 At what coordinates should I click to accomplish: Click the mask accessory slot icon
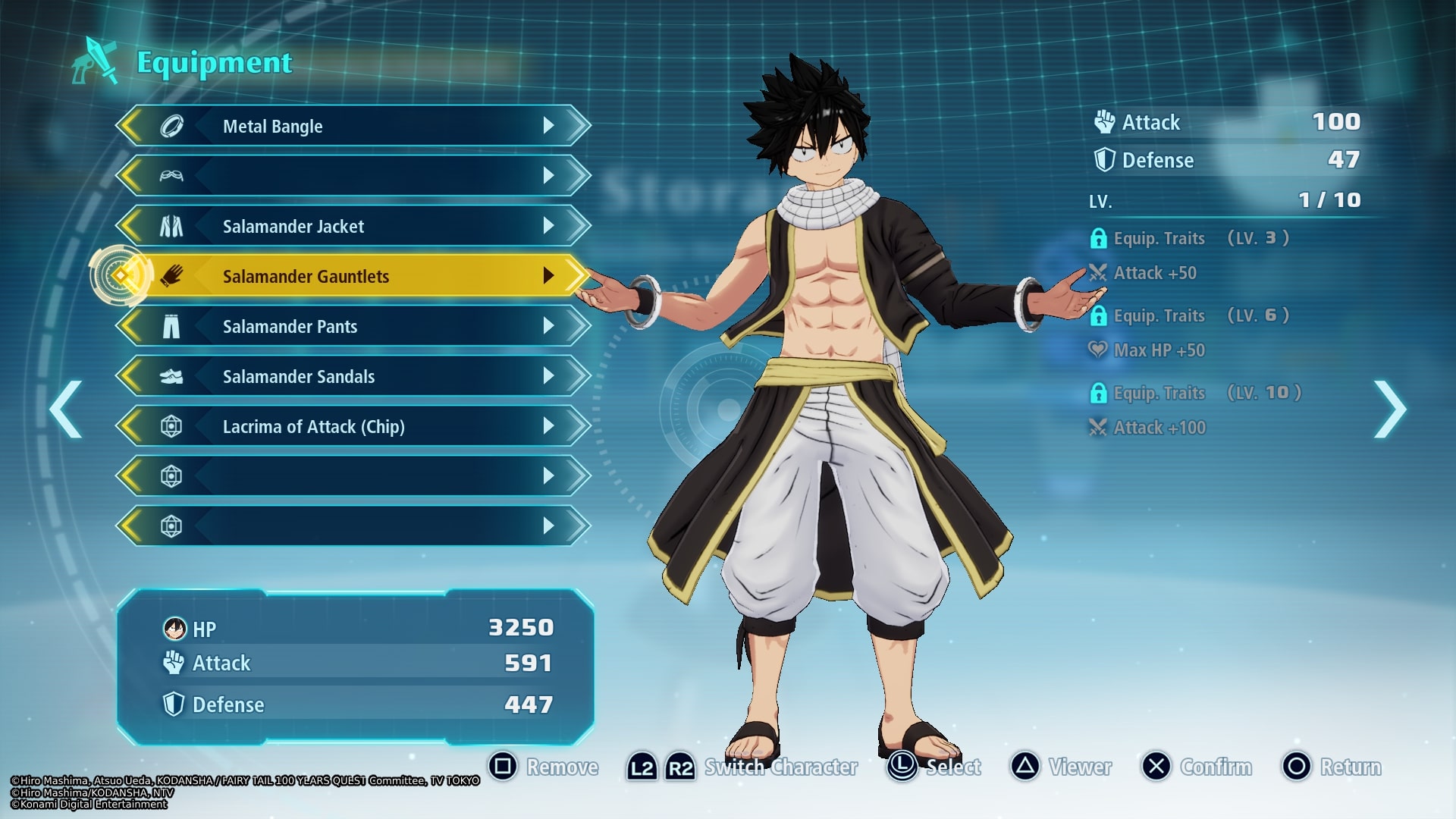click(172, 175)
